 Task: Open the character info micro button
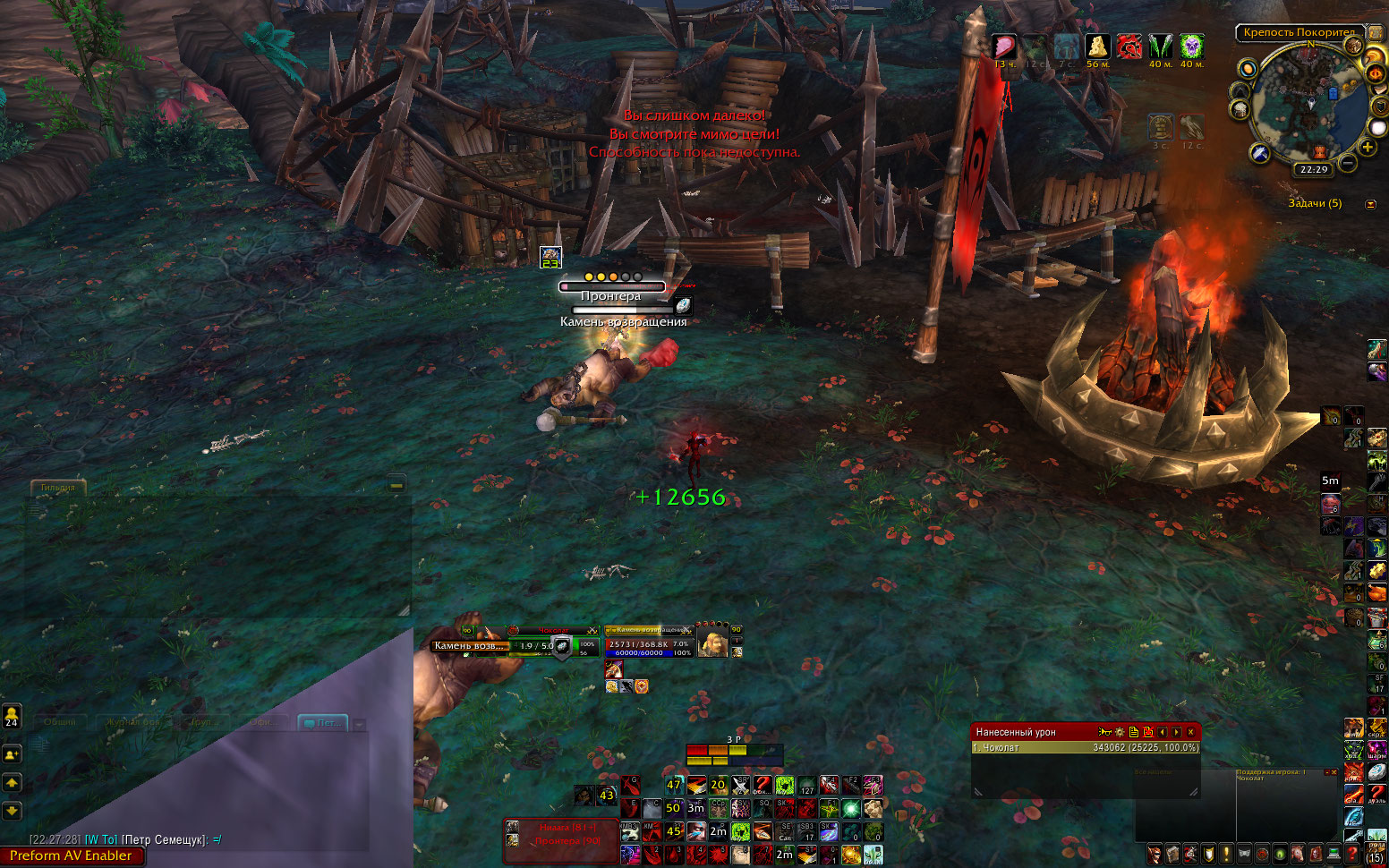pos(1155,855)
